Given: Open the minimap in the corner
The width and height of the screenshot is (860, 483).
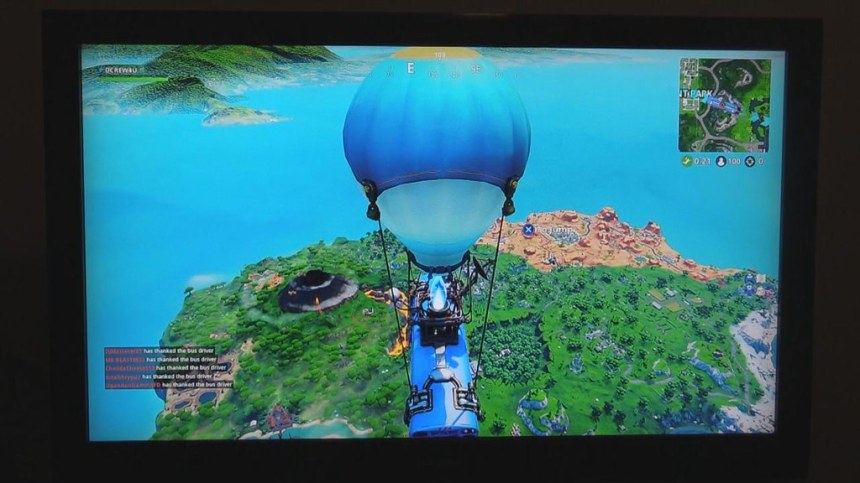Looking at the screenshot, I should pyautogui.click(x=725, y=104).
